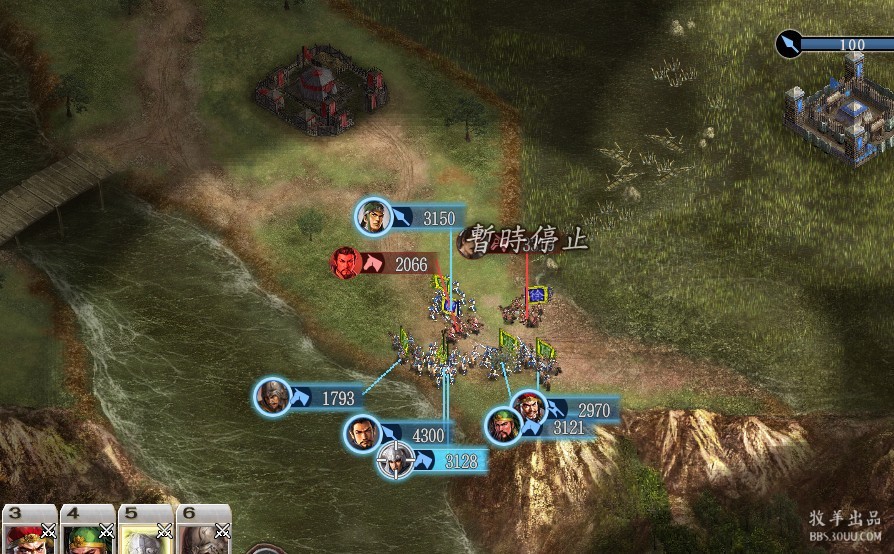
Task: Select the silver-helmet unit marker with 3128 troops
Action: pyautogui.click(x=395, y=460)
